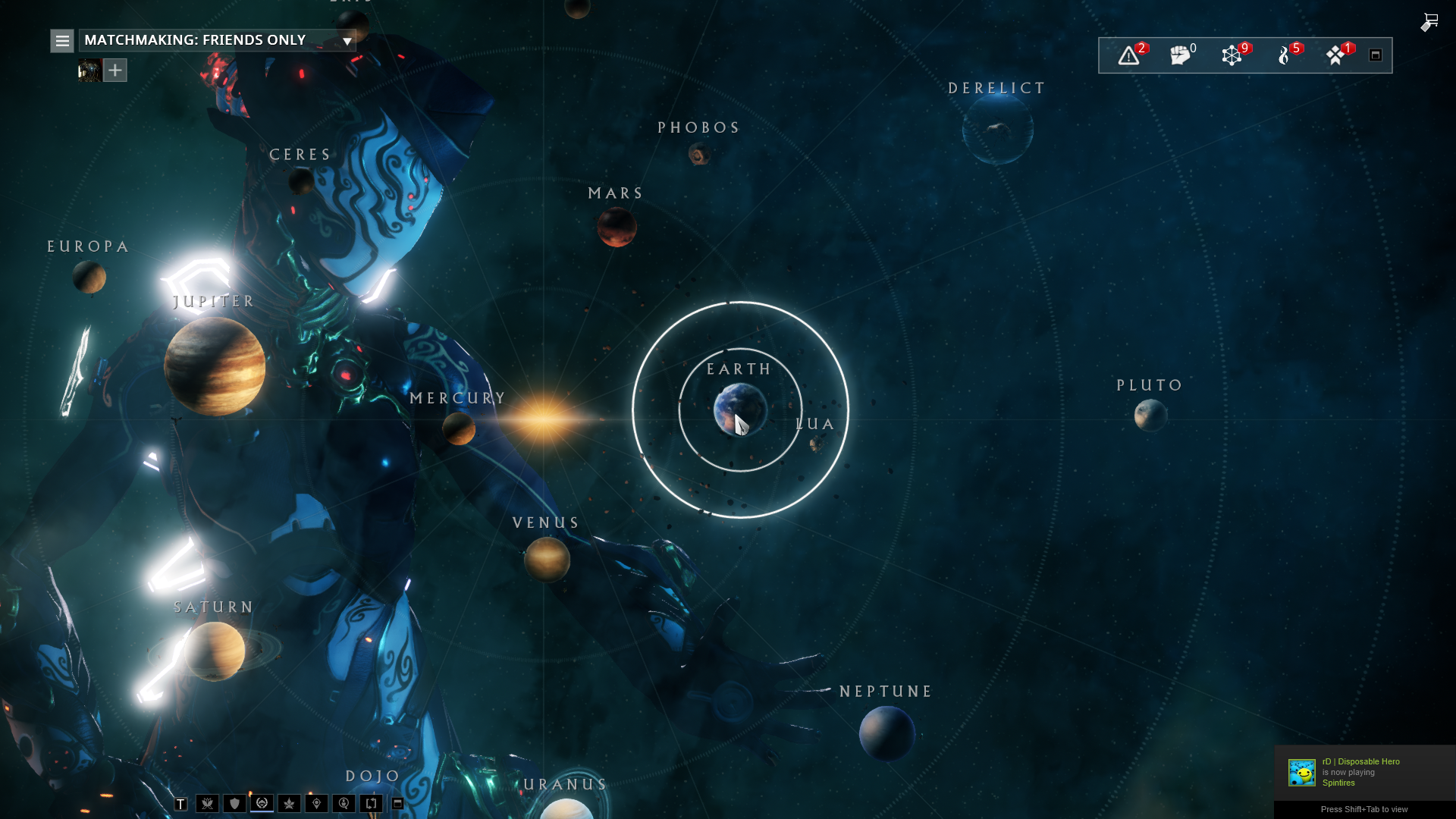
Task: View void fissures via the flame icon
Action: coord(1284,55)
